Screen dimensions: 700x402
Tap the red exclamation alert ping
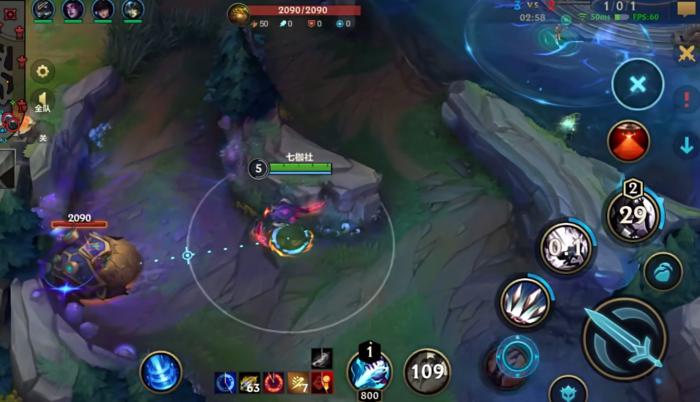pos(686,99)
